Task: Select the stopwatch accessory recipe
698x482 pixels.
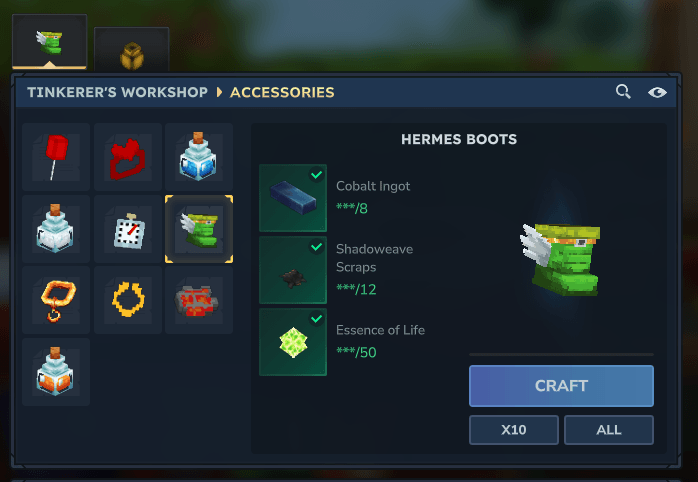Action: (128, 229)
